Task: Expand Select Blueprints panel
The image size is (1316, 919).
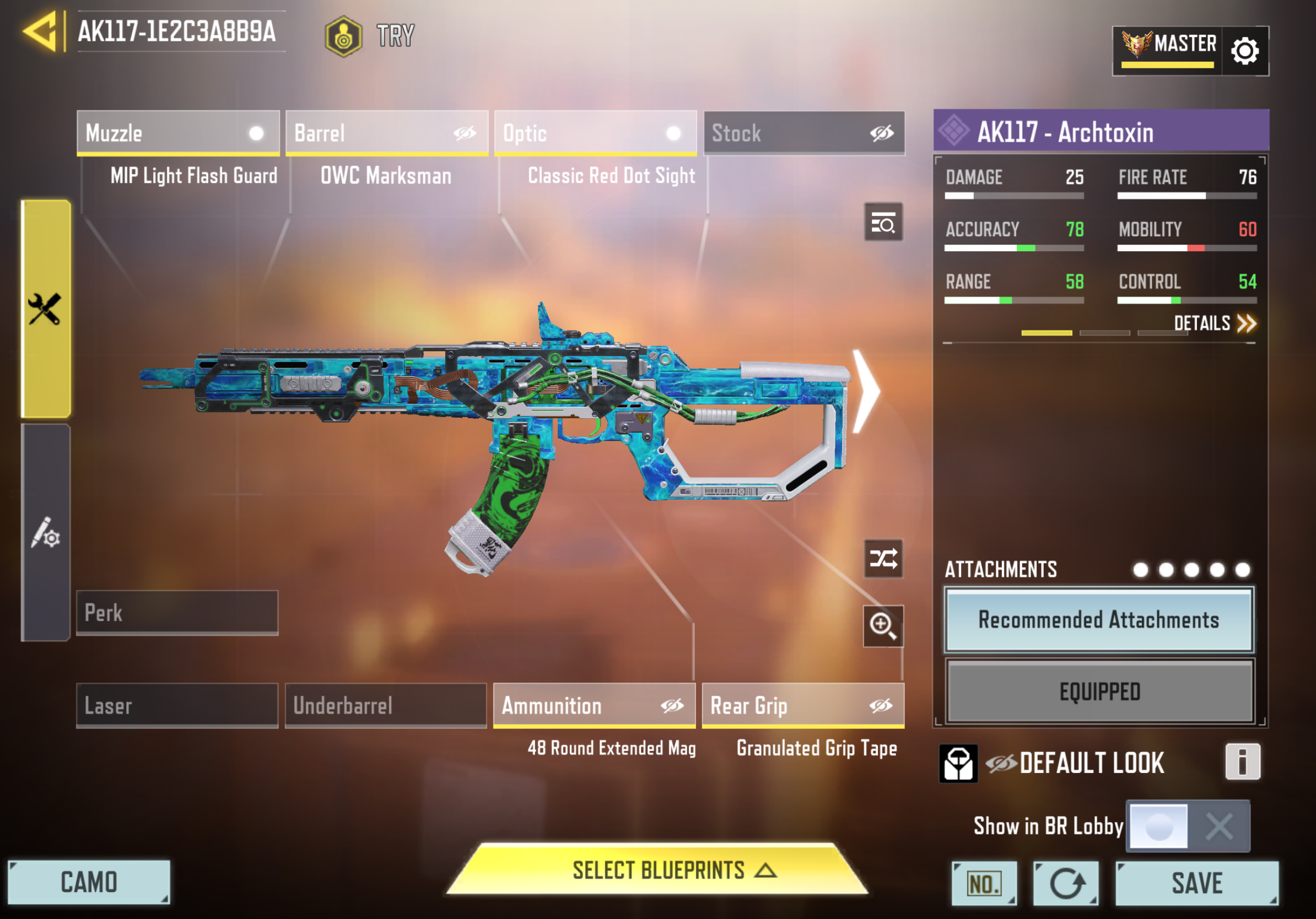Action: [x=657, y=870]
